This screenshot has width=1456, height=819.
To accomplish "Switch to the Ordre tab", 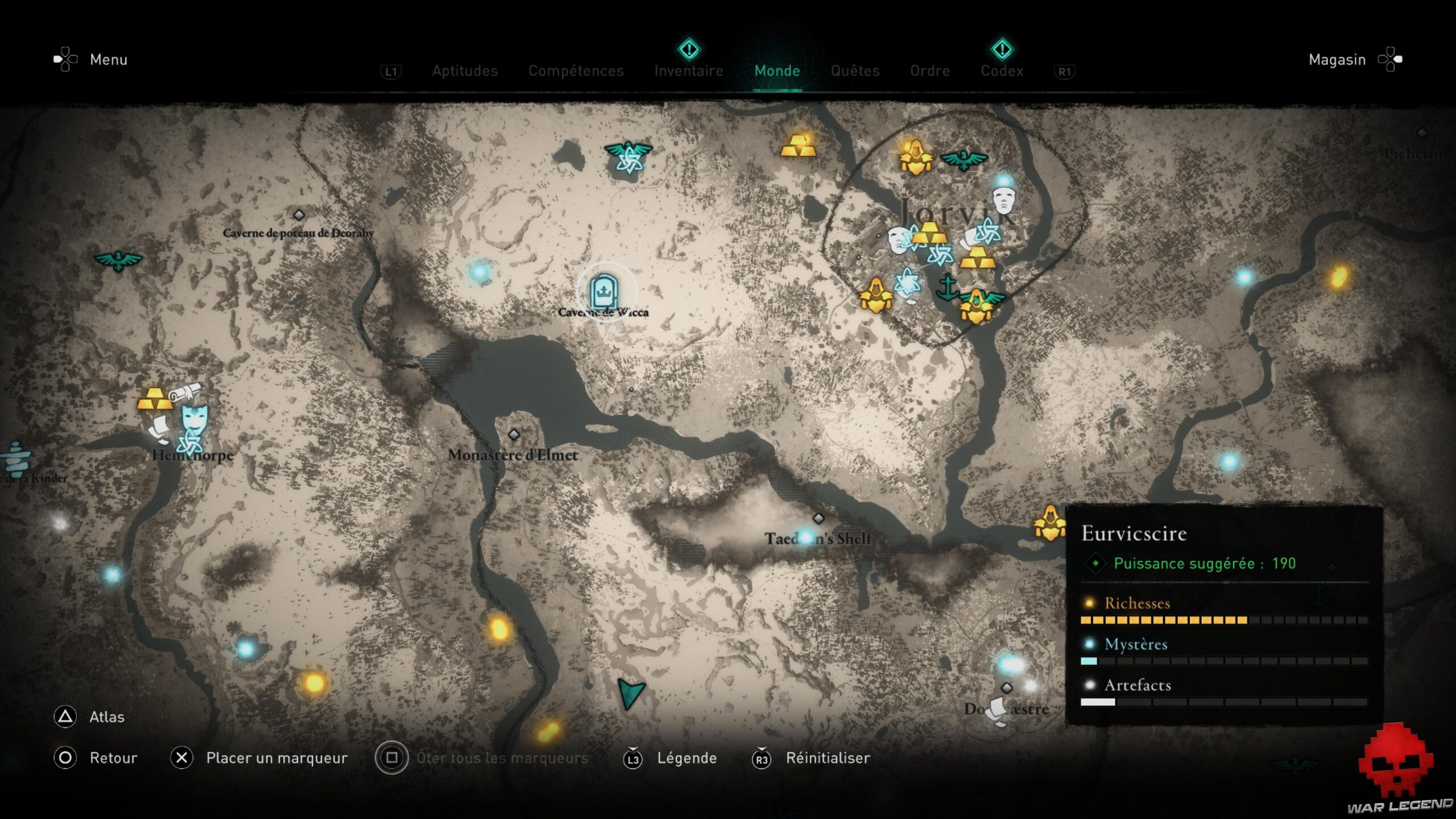I will tap(930, 71).
